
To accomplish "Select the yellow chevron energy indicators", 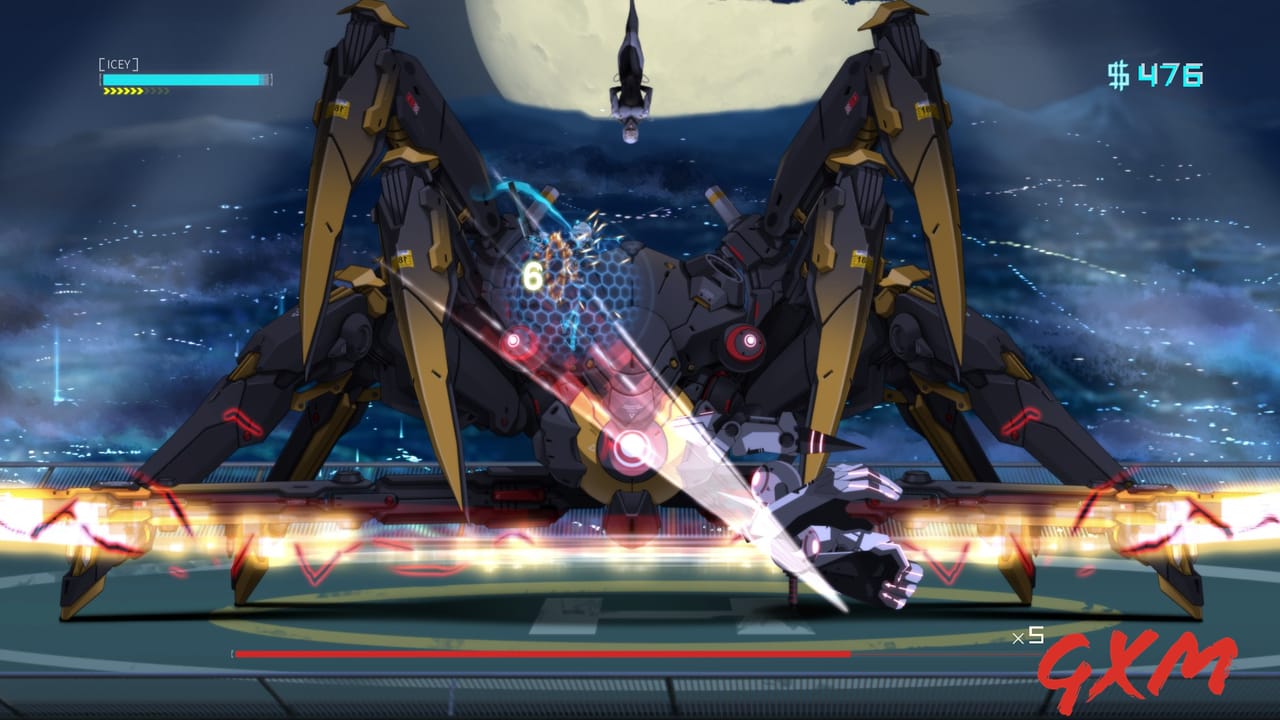I will [x=122, y=92].
